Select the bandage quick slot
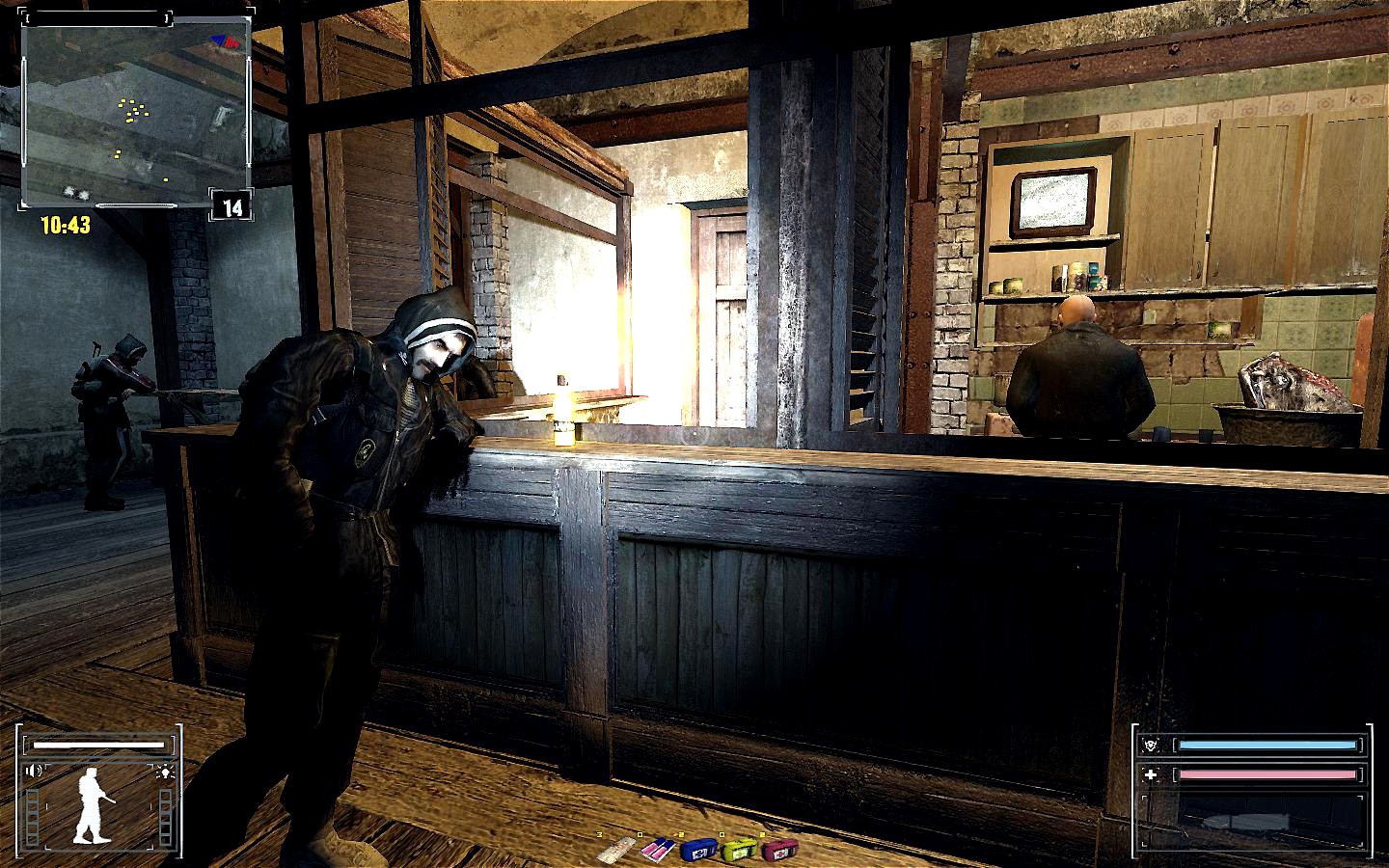 pos(614,852)
